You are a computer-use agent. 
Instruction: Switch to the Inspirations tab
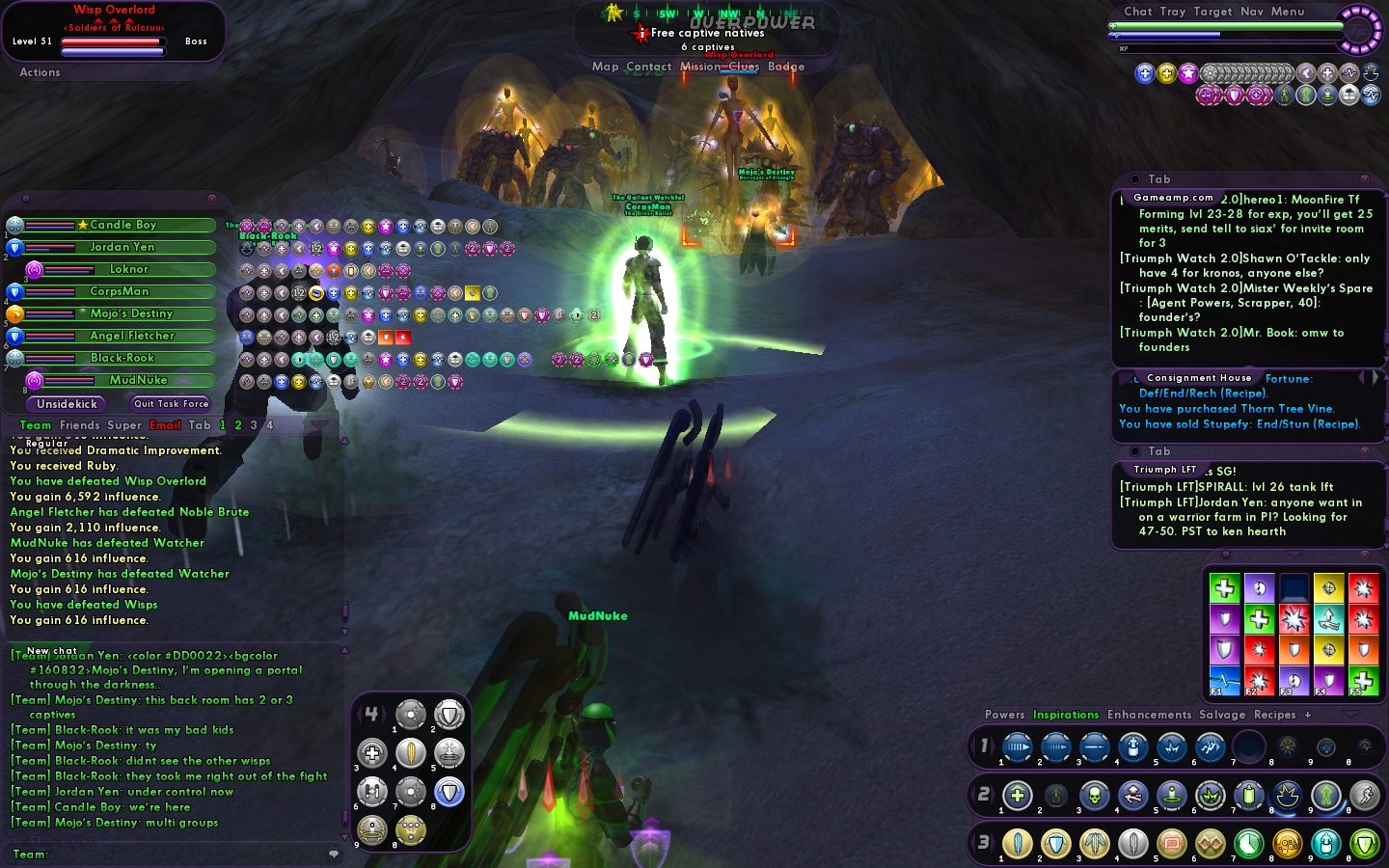pyautogui.click(x=1066, y=715)
